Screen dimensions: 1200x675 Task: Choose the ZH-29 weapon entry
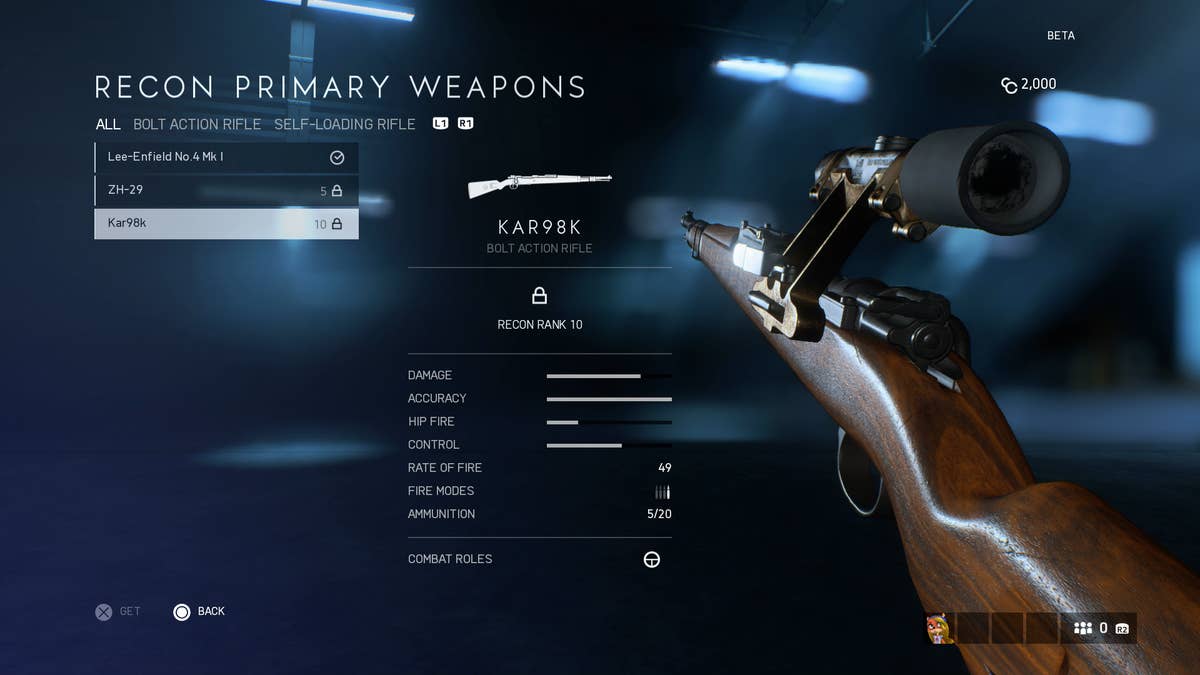(x=226, y=190)
